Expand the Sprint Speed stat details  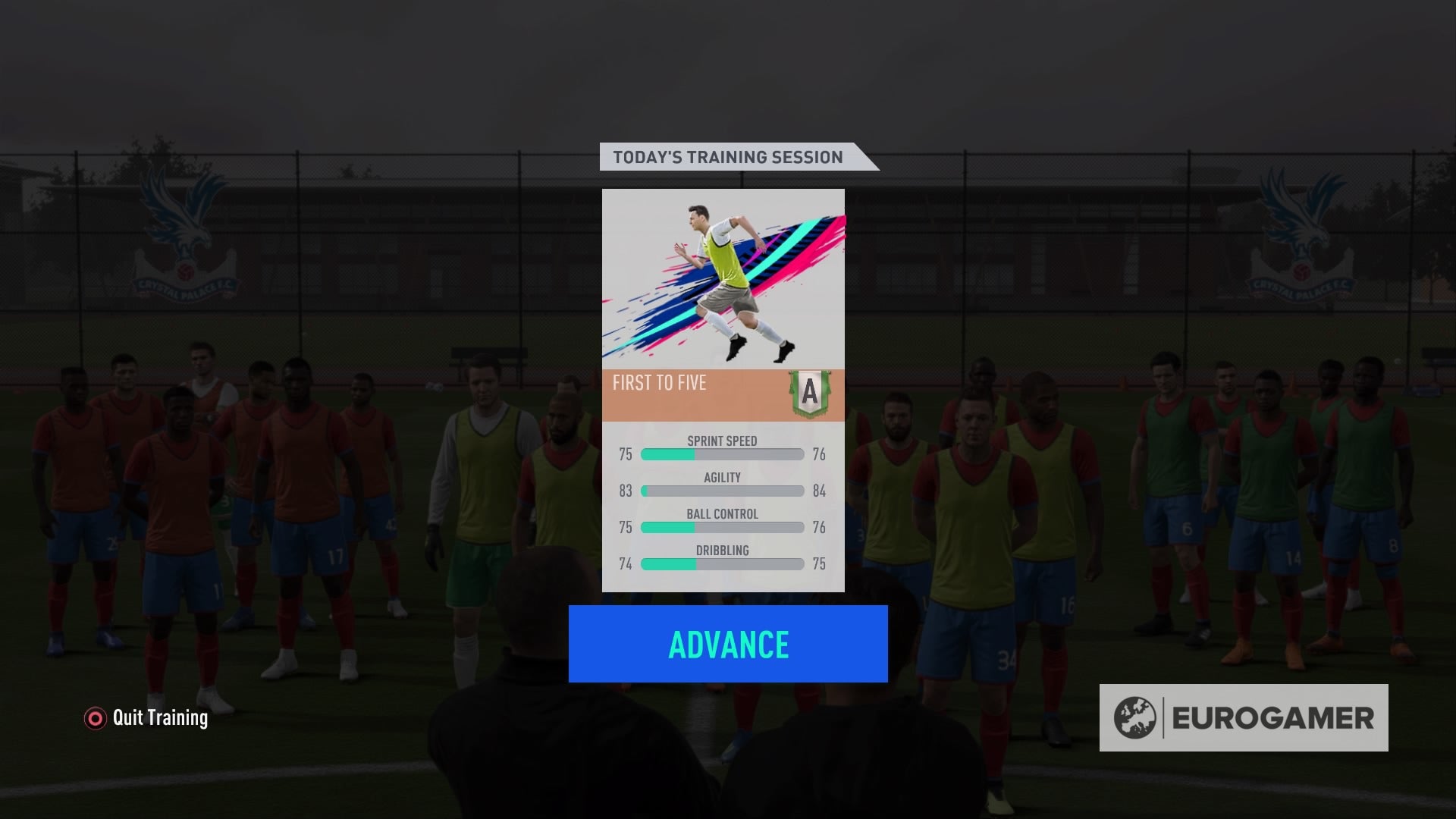tap(723, 447)
